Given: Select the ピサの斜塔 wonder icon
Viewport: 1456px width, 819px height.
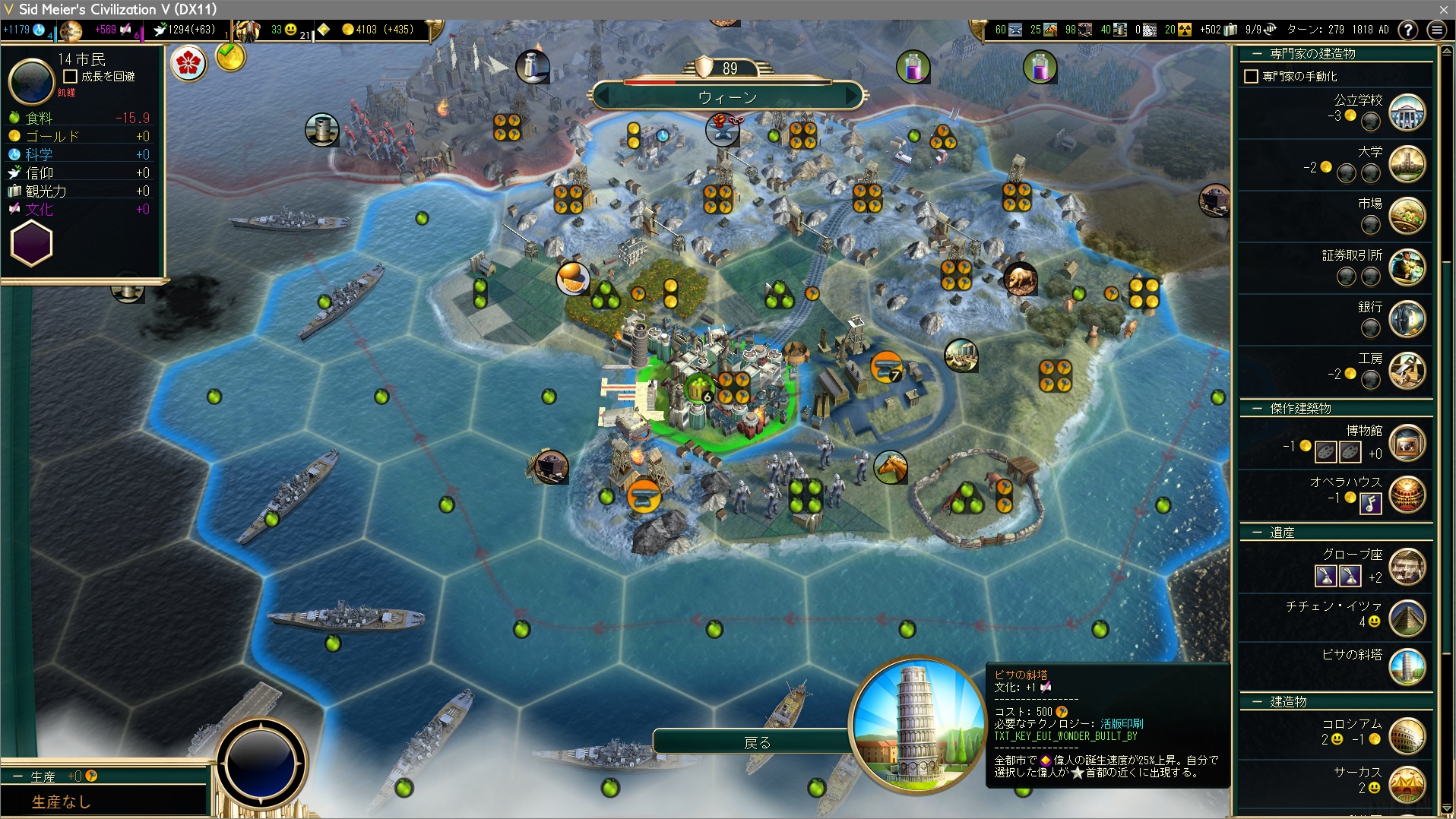Looking at the screenshot, I should tap(1407, 667).
